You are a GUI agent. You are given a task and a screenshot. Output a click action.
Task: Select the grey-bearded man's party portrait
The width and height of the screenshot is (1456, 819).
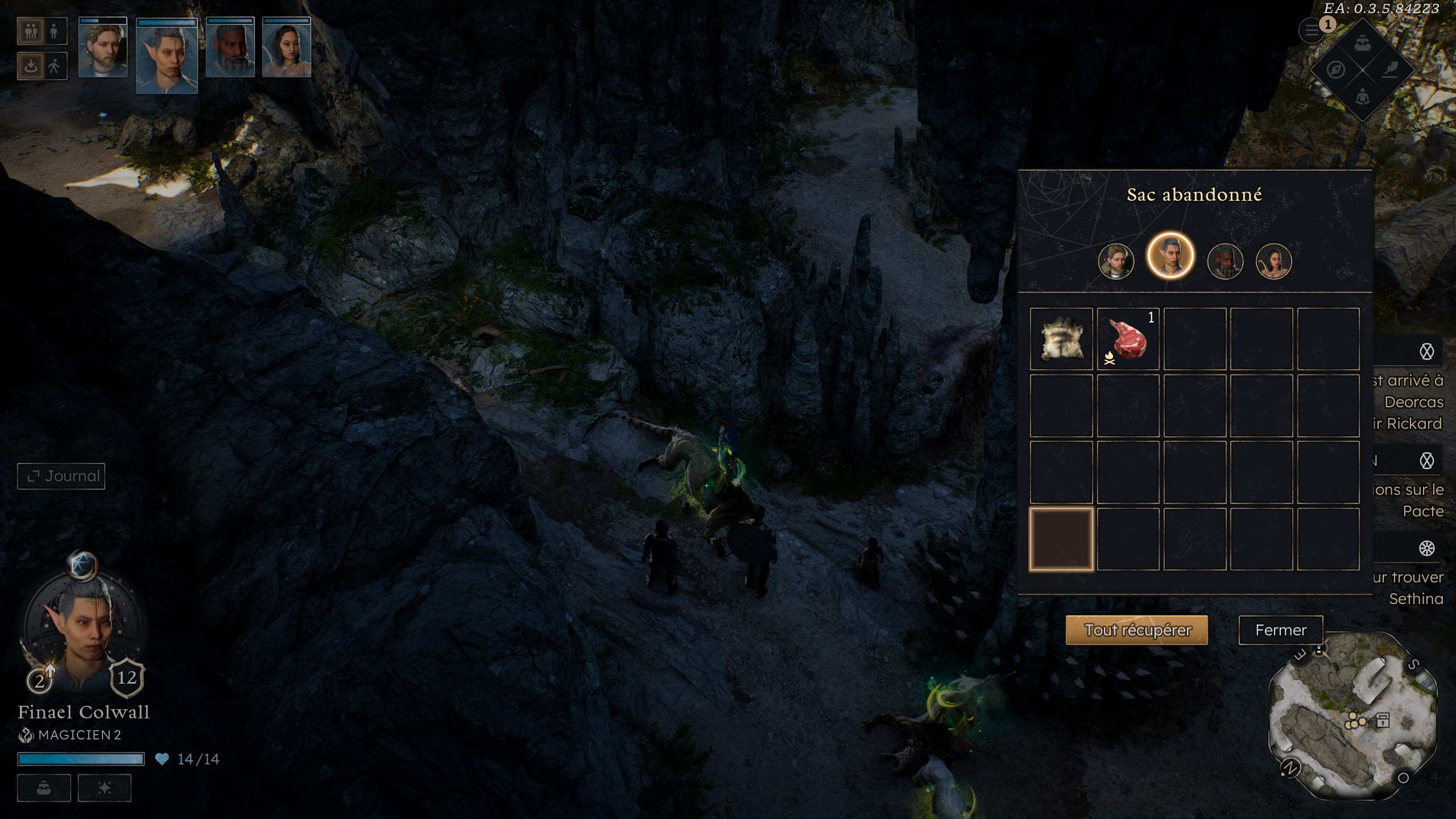[230, 48]
